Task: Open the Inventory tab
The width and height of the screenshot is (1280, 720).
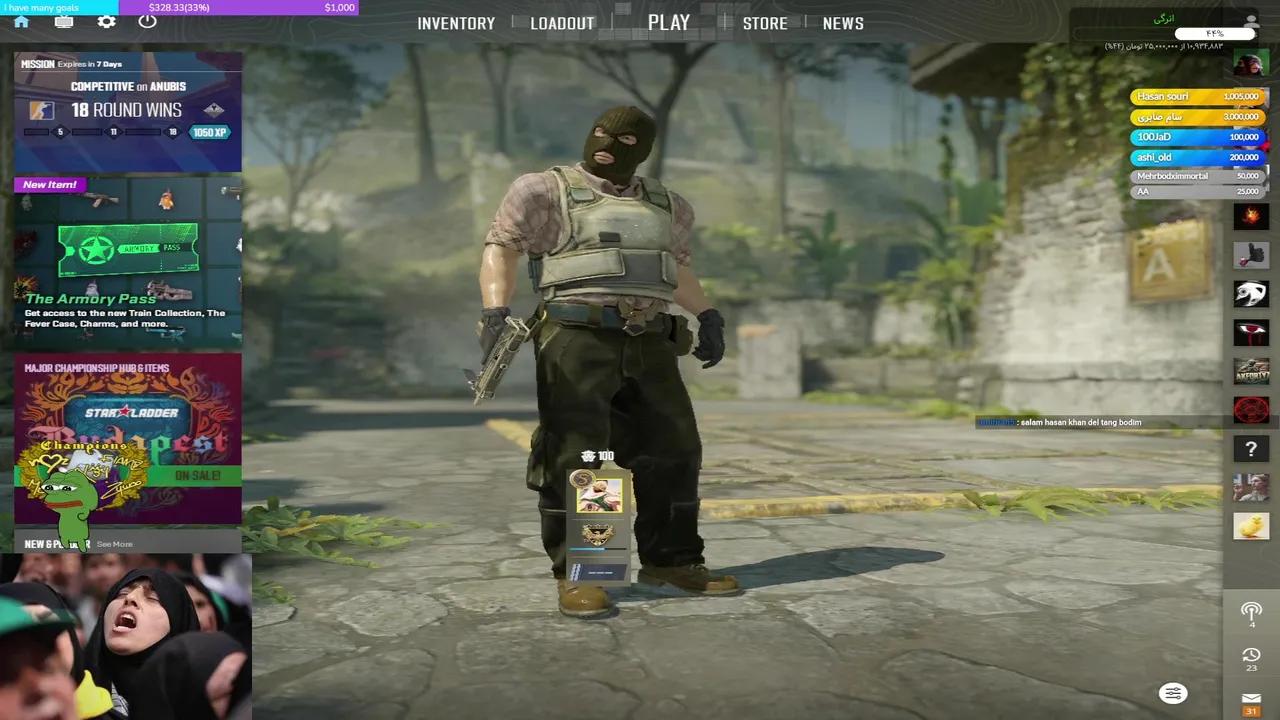Action: [456, 22]
